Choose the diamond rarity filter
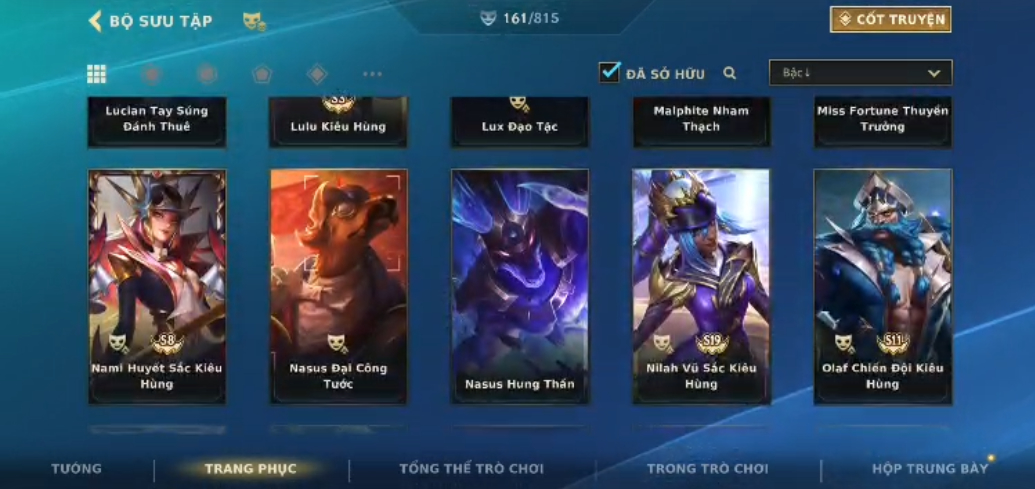 point(317,74)
